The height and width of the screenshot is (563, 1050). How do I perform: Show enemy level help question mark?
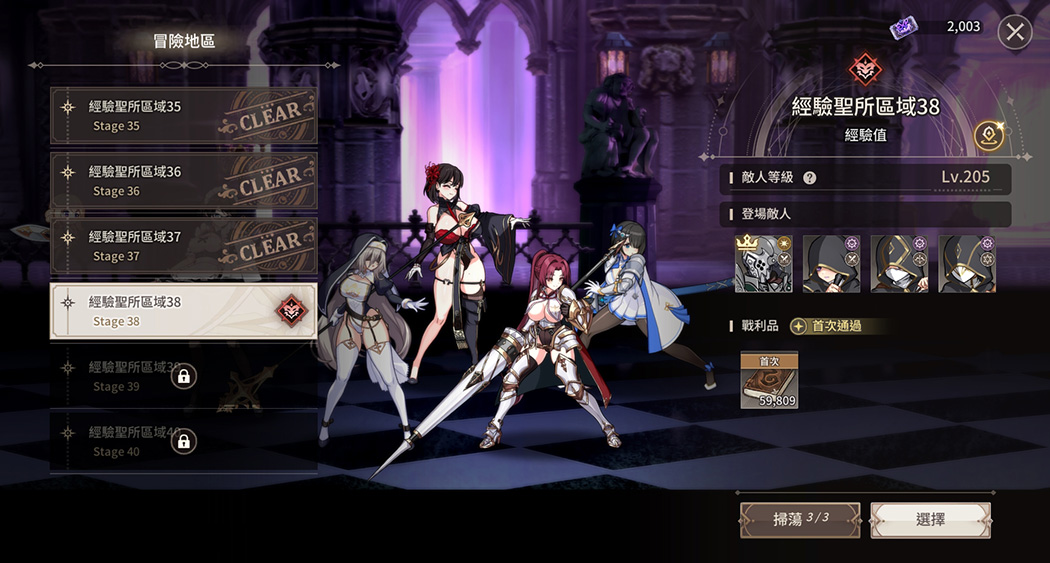(810, 178)
